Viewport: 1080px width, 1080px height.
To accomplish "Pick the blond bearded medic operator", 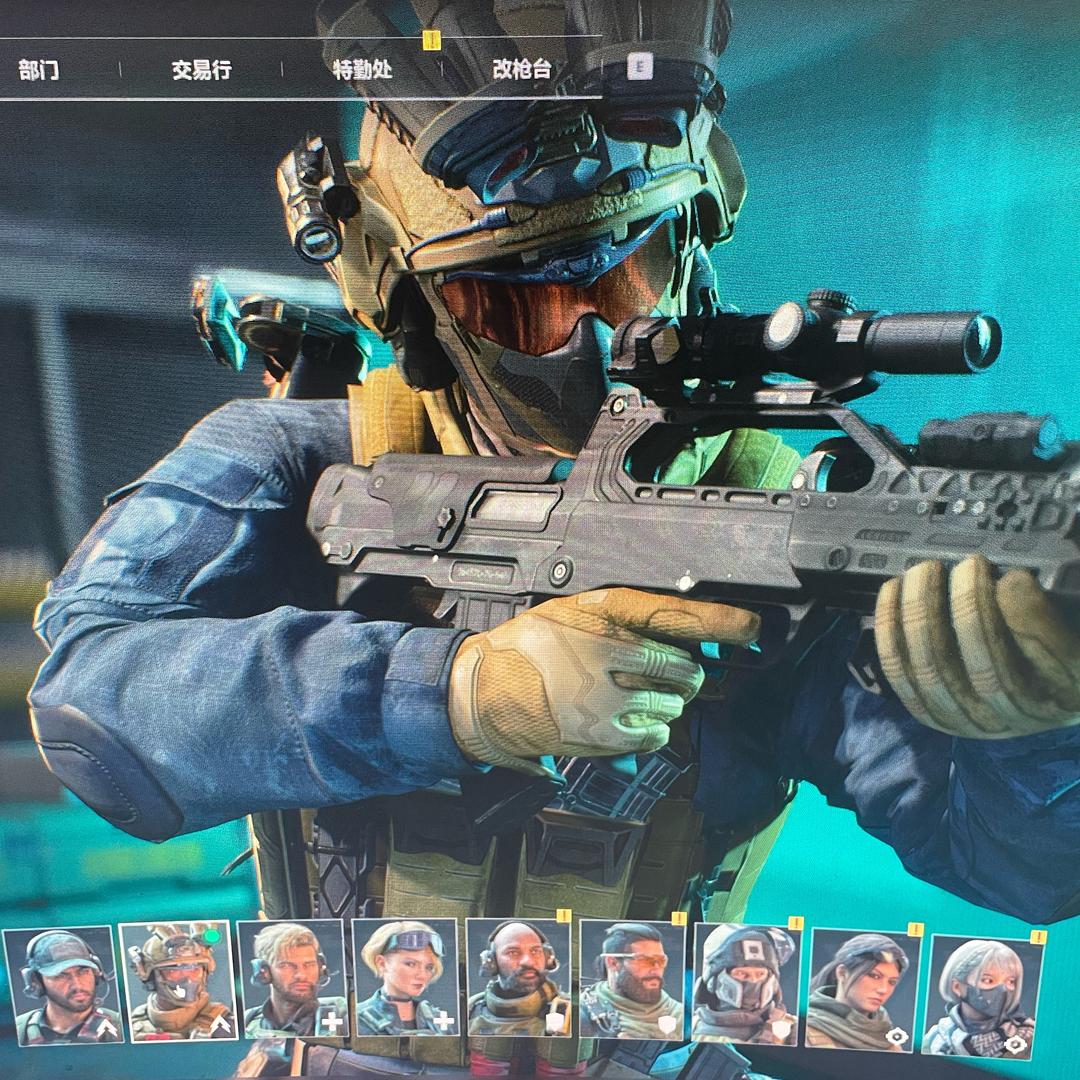I will [292, 980].
